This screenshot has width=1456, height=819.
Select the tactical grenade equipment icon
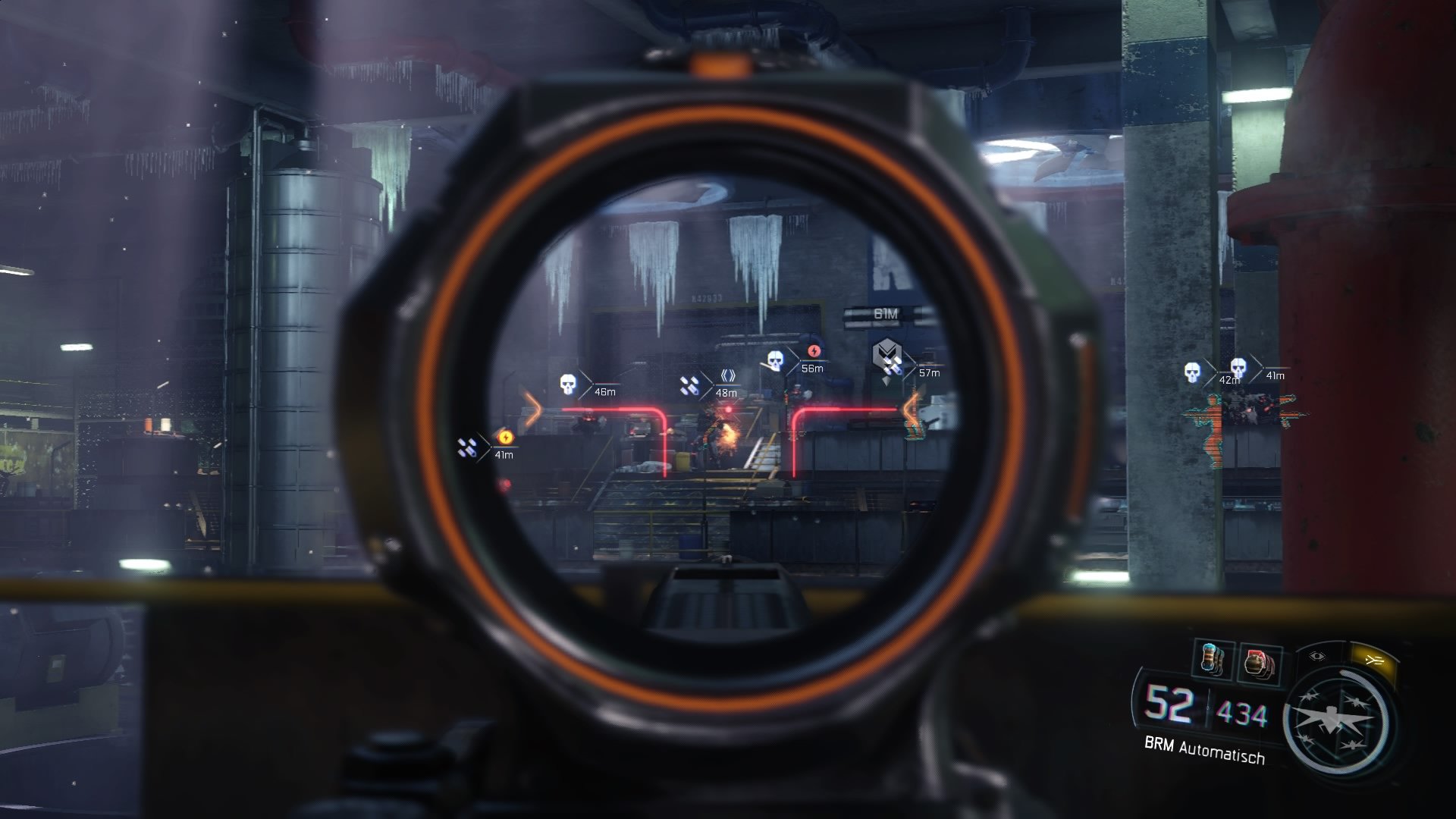click(x=1212, y=657)
